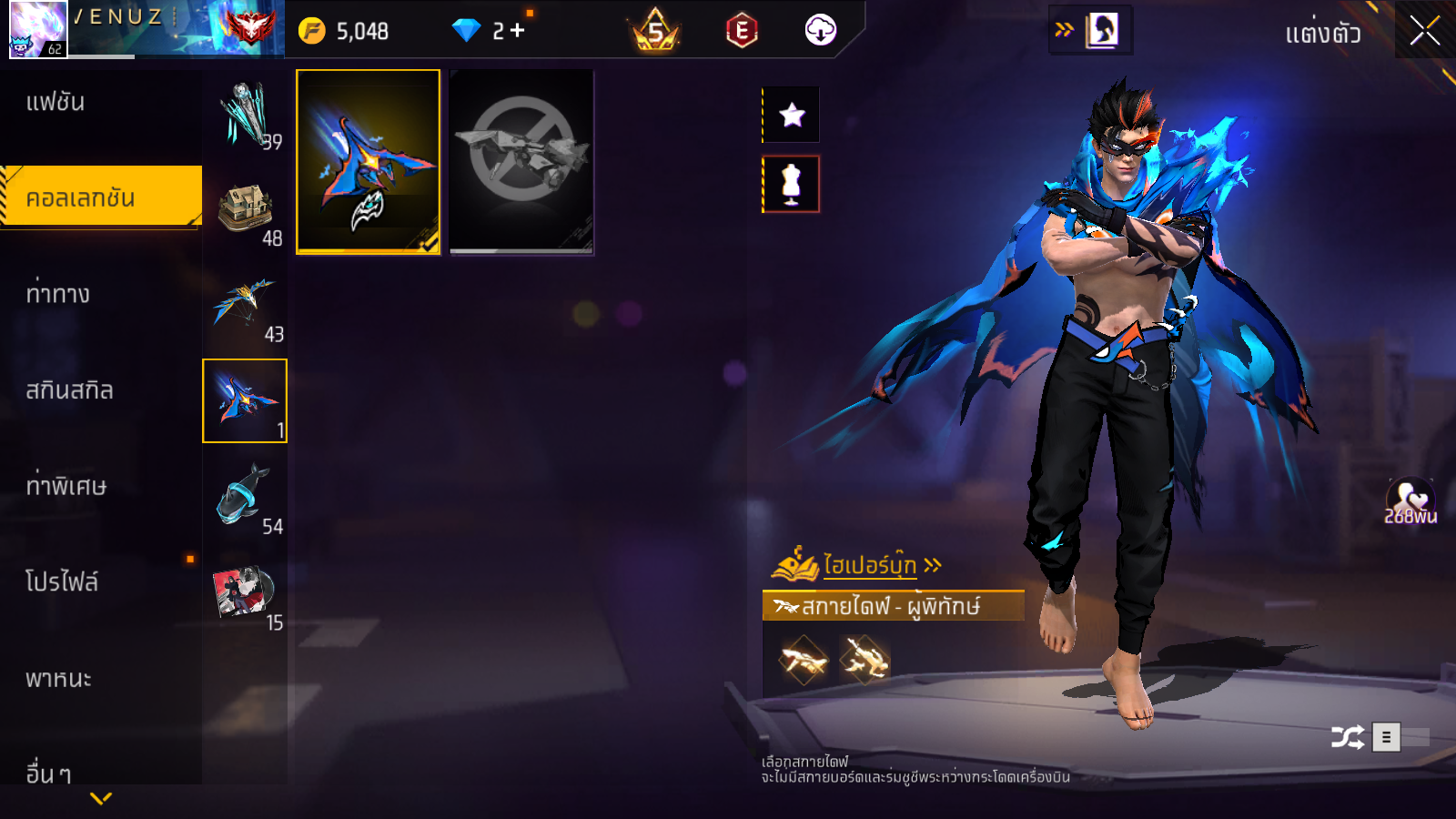Open the parachute subcategory
This screenshot has height=819, width=1456.
[x=245, y=306]
